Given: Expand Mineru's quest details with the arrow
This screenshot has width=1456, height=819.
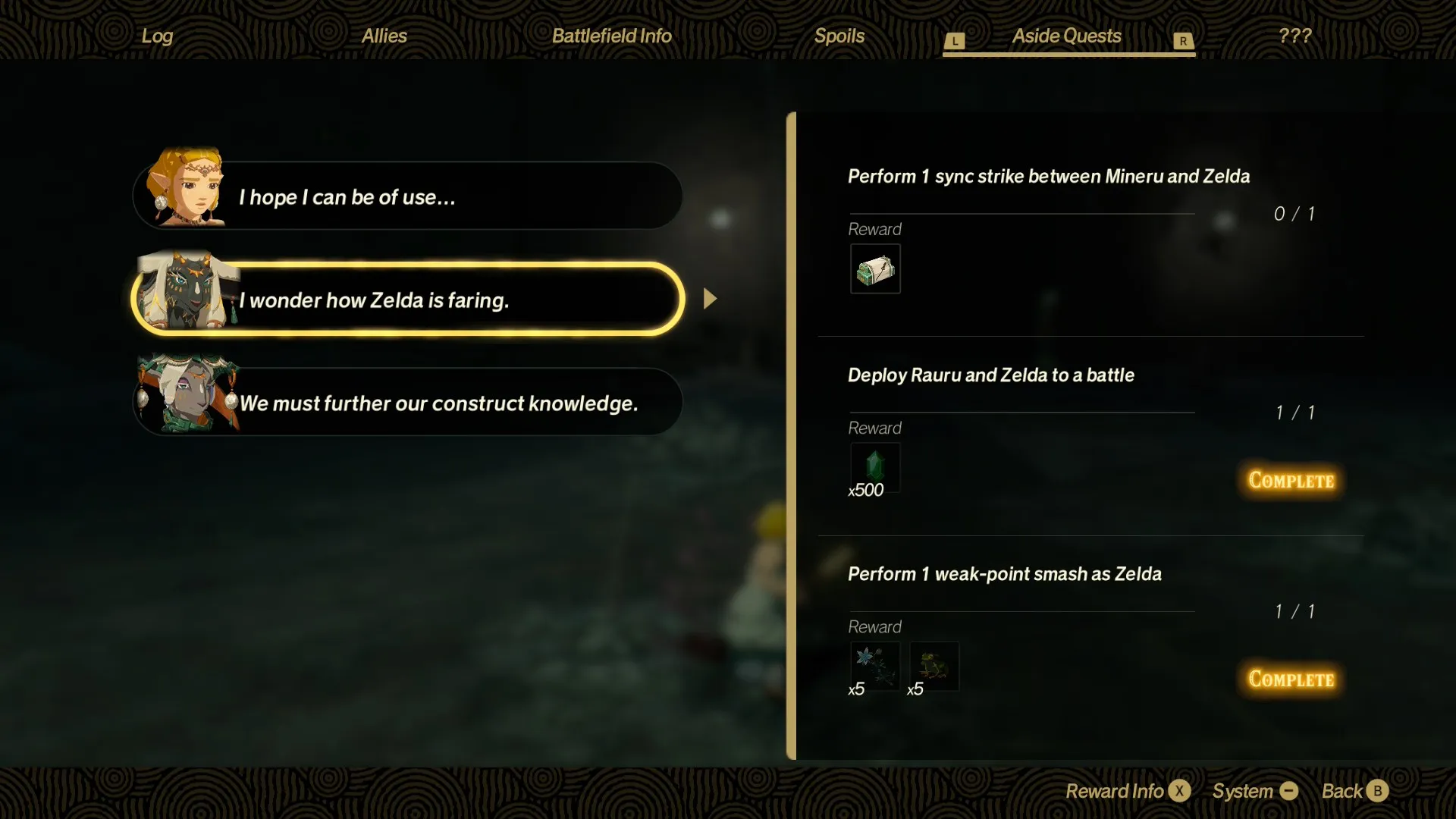Looking at the screenshot, I should click(x=708, y=298).
